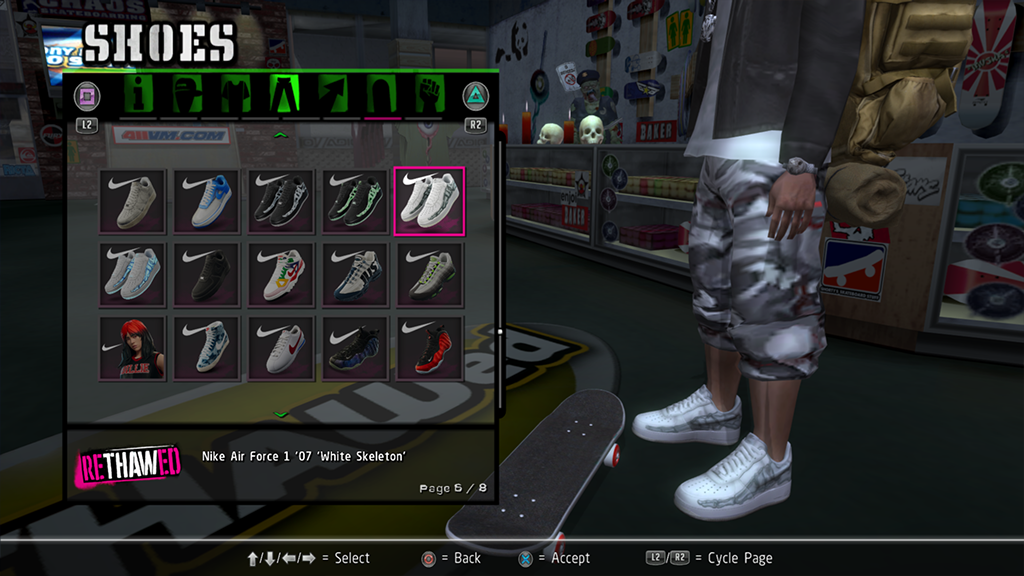Choose the neon green Air Max sneaker
Screen dimensions: 1024x576
click(x=429, y=274)
